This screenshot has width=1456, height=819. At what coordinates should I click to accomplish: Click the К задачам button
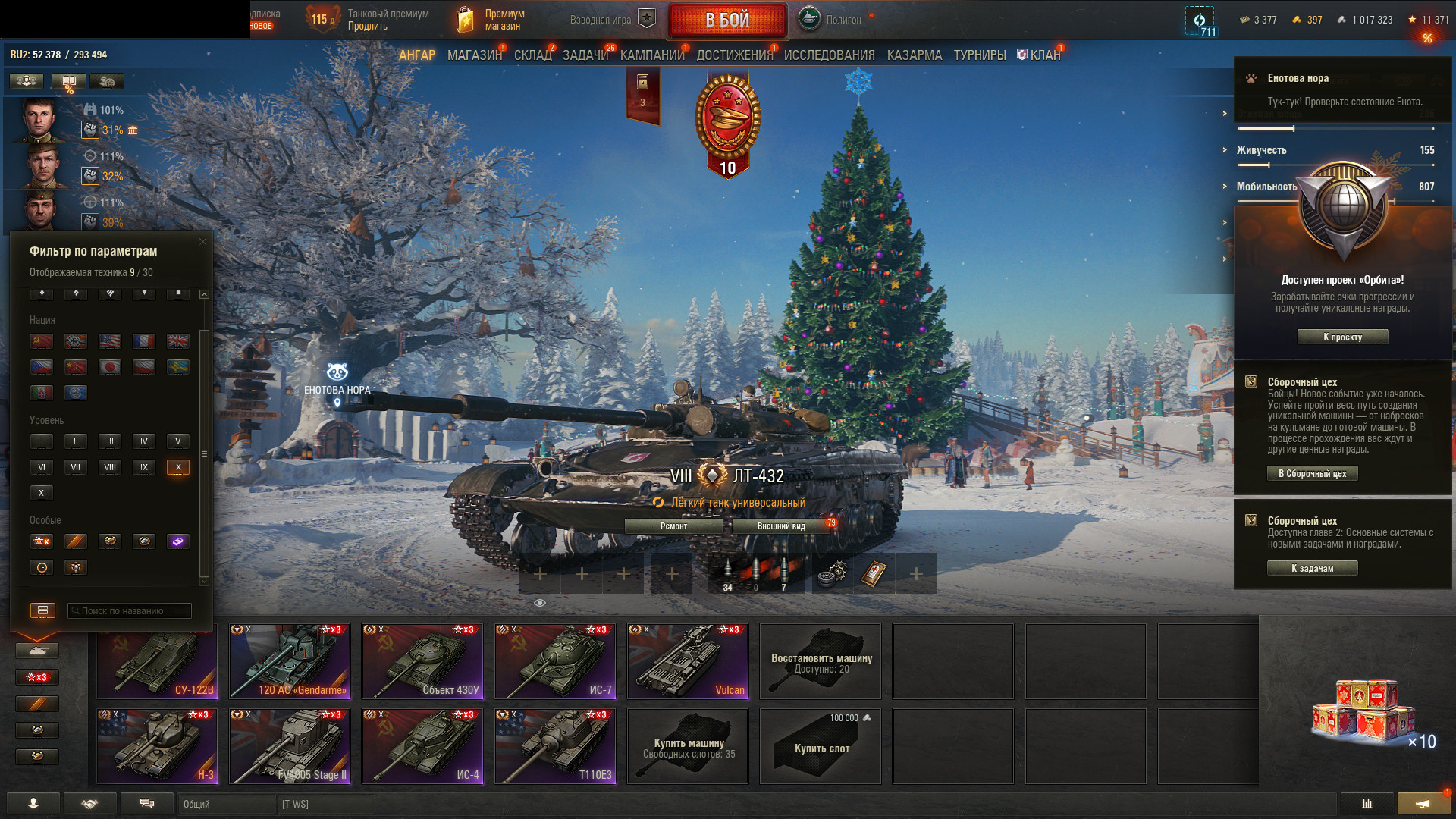click(1312, 569)
